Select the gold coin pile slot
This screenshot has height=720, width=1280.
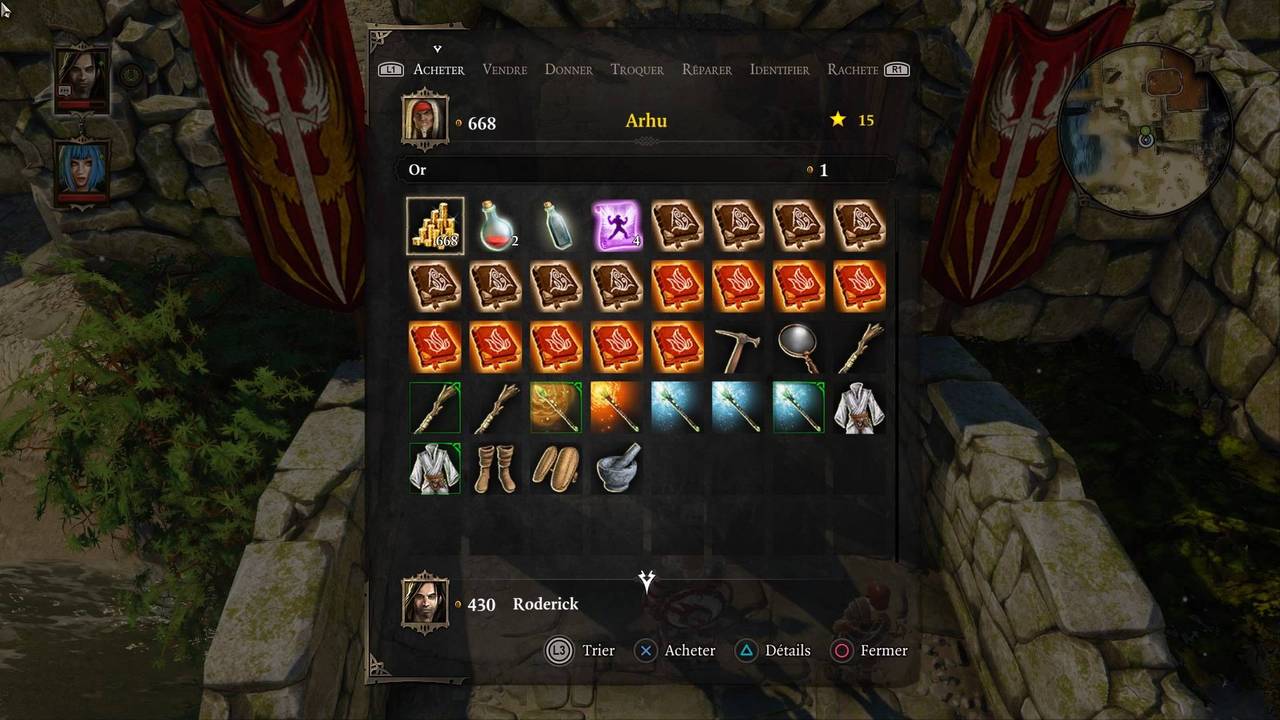[x=435, y=226]
